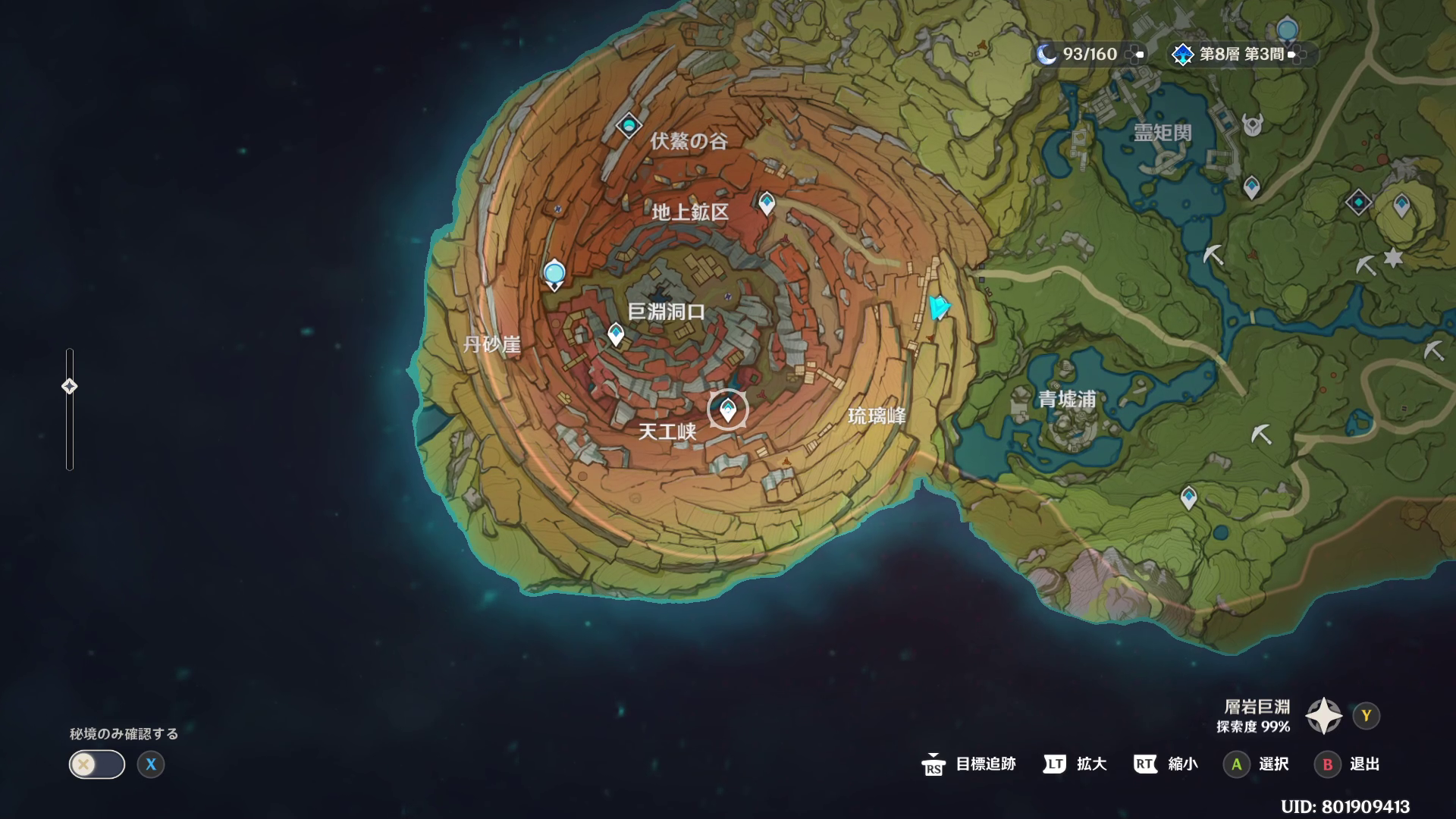Screen dimensions: 1456x819
Task: Click the horned boss marker beside 霊矩関
Action: [1252, 124]
